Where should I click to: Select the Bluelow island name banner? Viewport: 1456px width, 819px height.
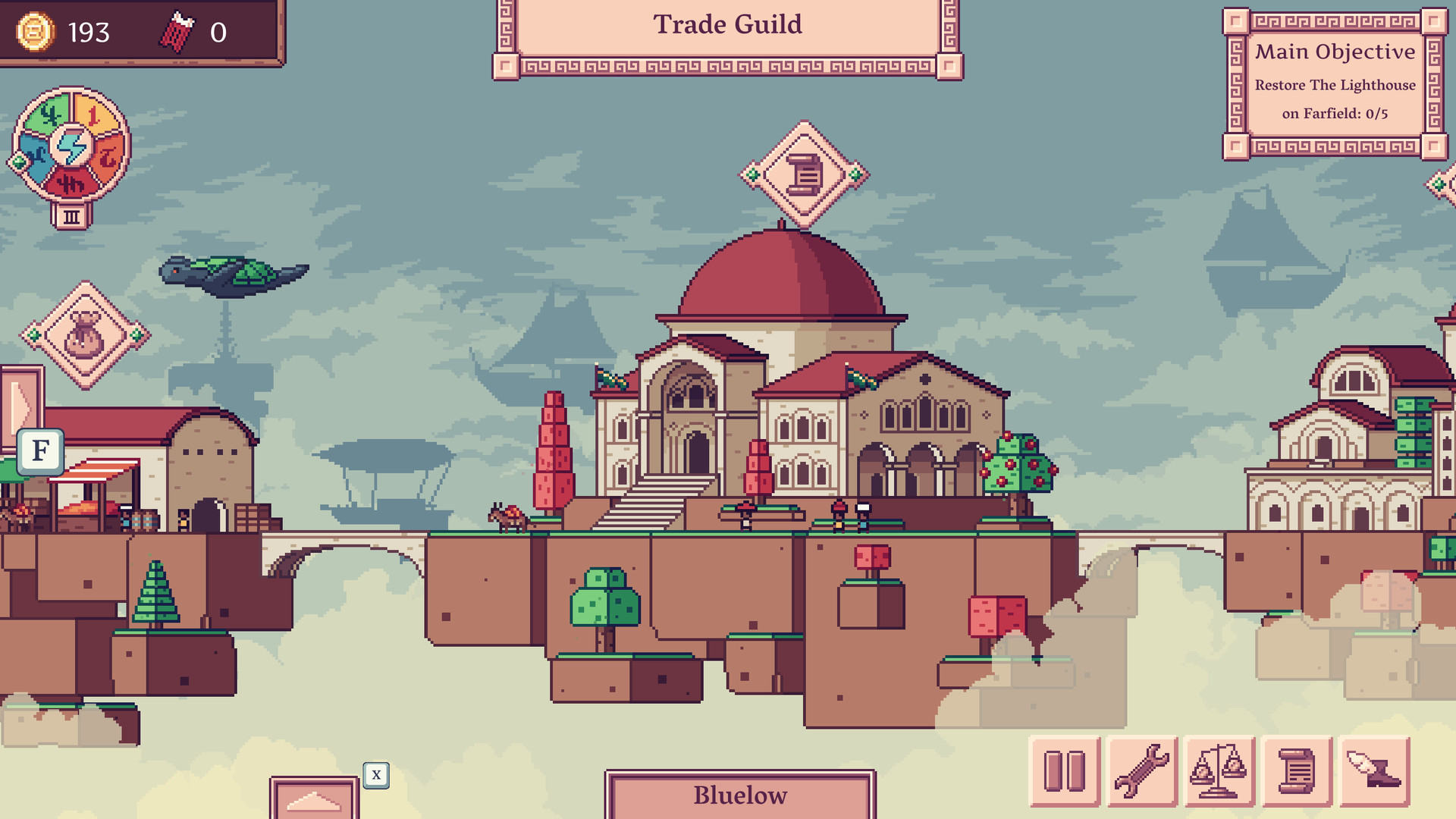(x=739, y=795)
